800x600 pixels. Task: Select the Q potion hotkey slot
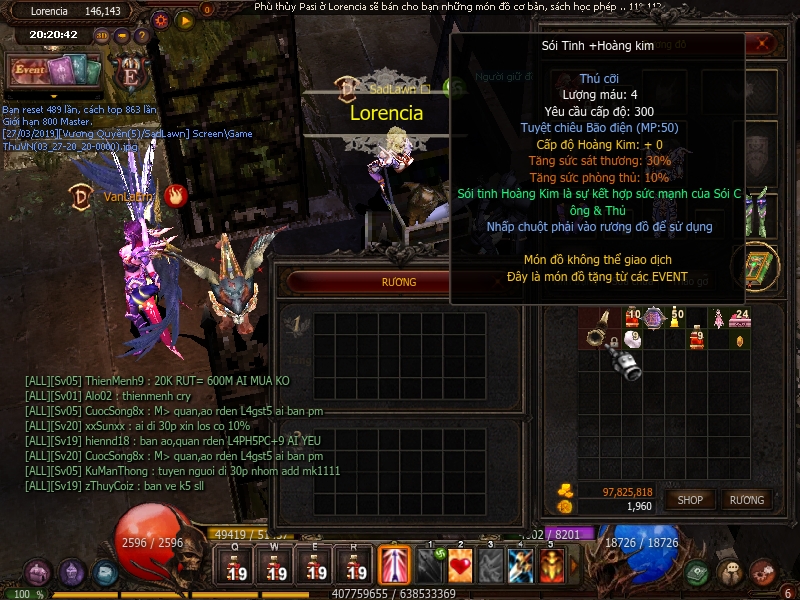tap(237, 566)
